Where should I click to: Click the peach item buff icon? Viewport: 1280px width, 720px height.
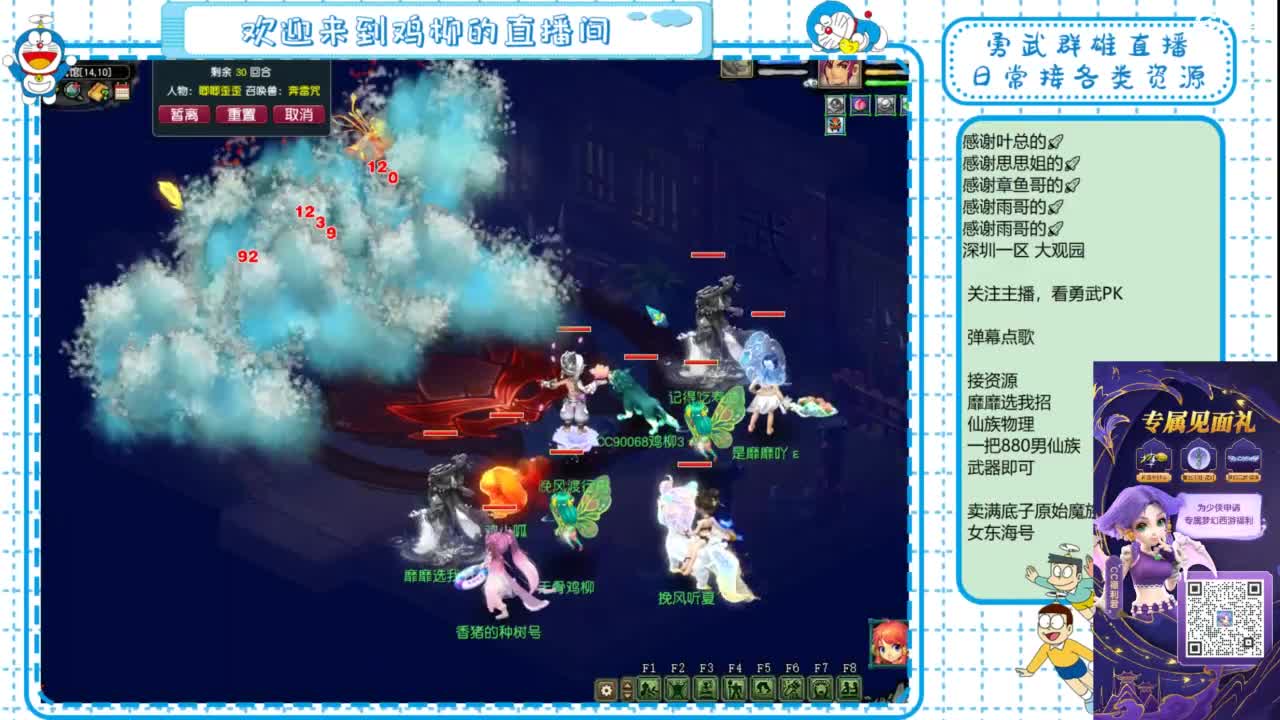click(860, 105)
